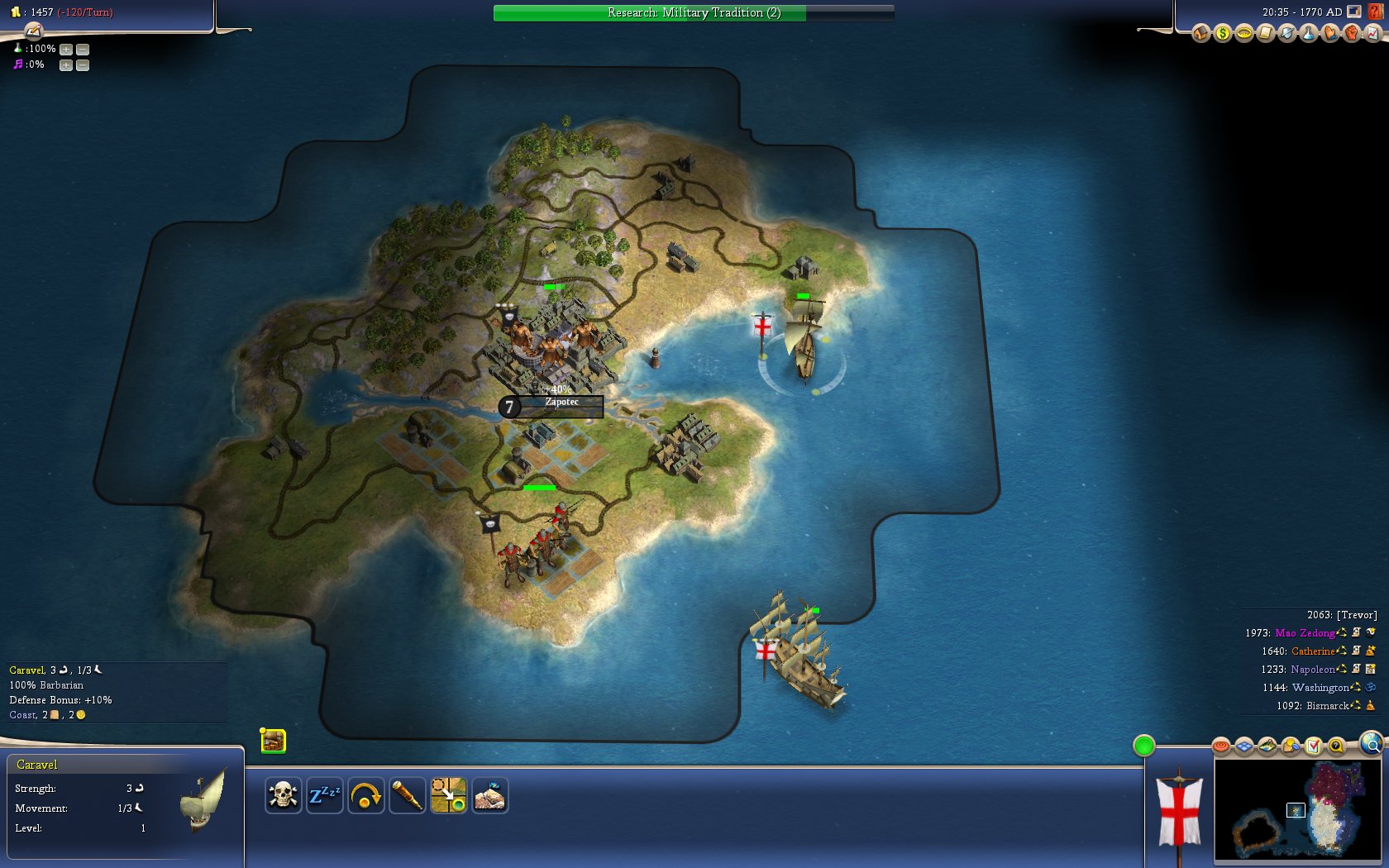The image size is (1389, 868).
Task: Delete the unit with the skull button
Action: [283, 796]
